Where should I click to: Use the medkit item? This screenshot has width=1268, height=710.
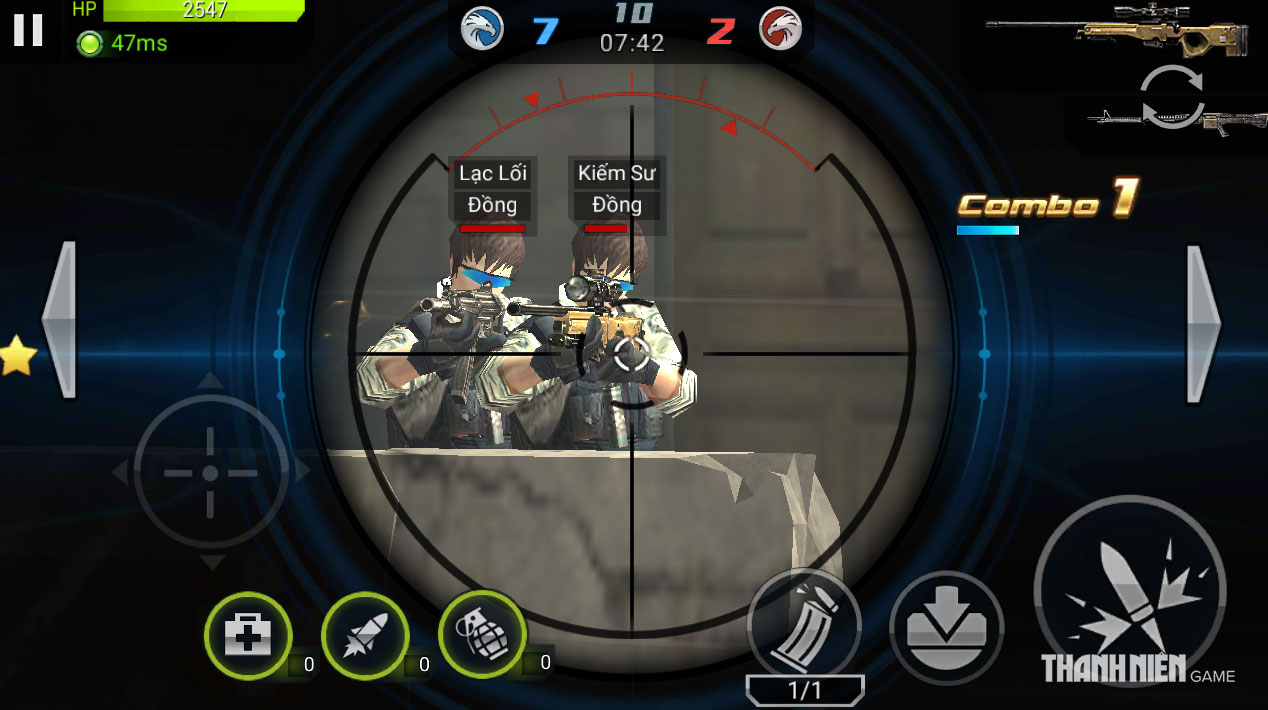point(247,636)
